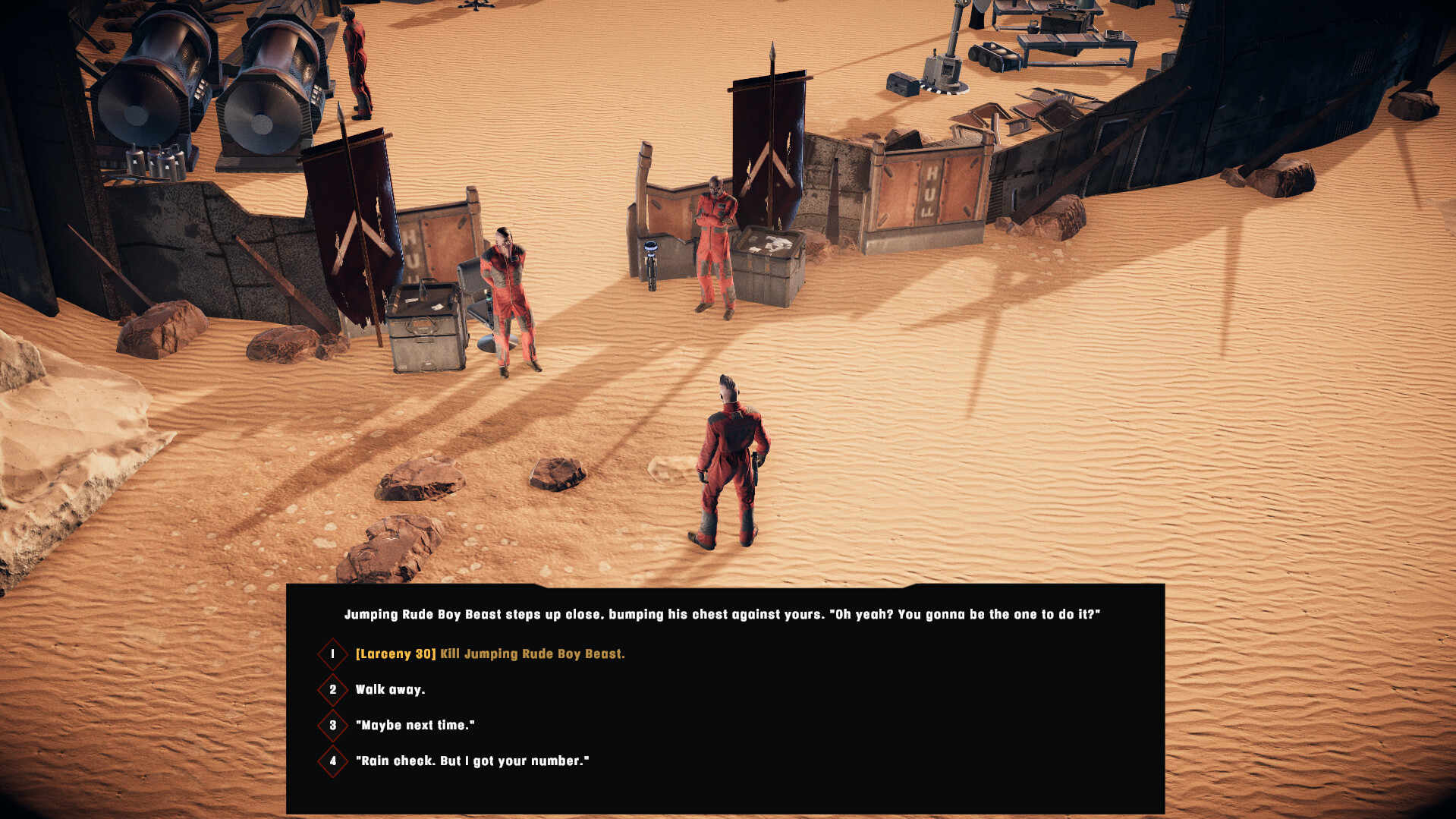
Task: Click the diamond icon numbered 4
Action: click(332, 761)
